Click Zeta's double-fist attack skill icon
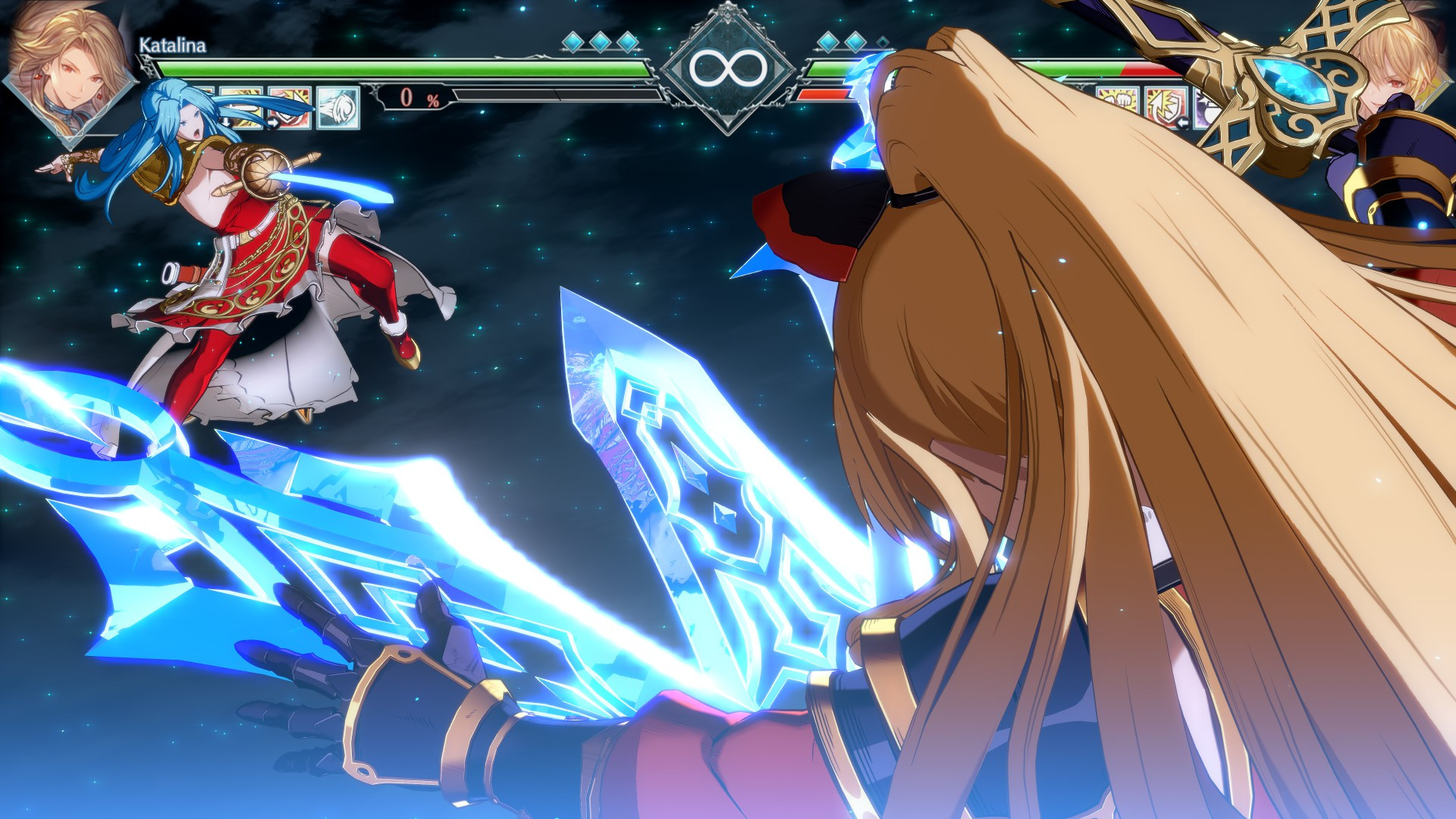Screen dimensions: 1456x819 1119,102
